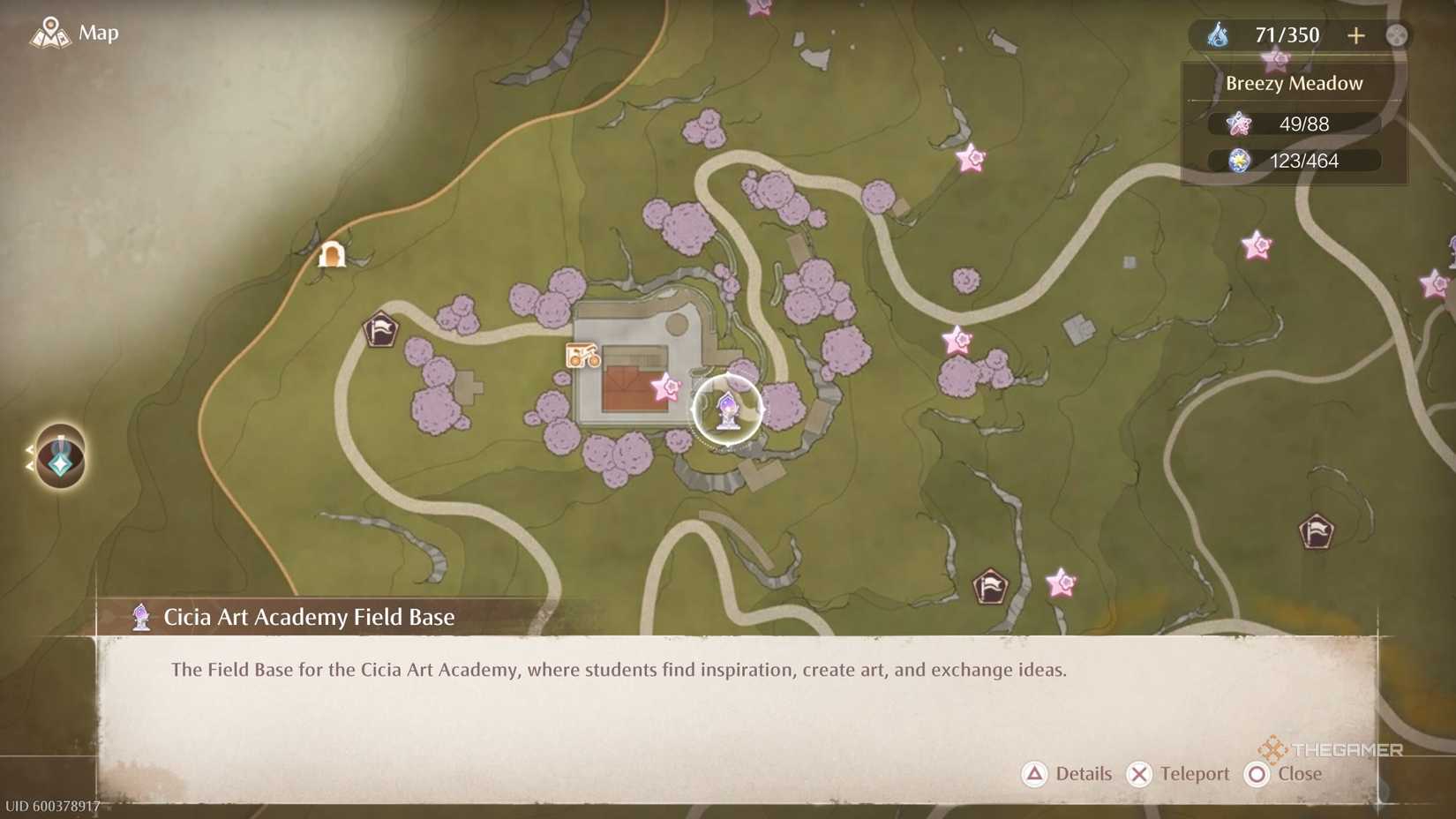Click the blue Vital Energy droplet icon
The width and height of the screenshot is (1456, 819).
1220,35
